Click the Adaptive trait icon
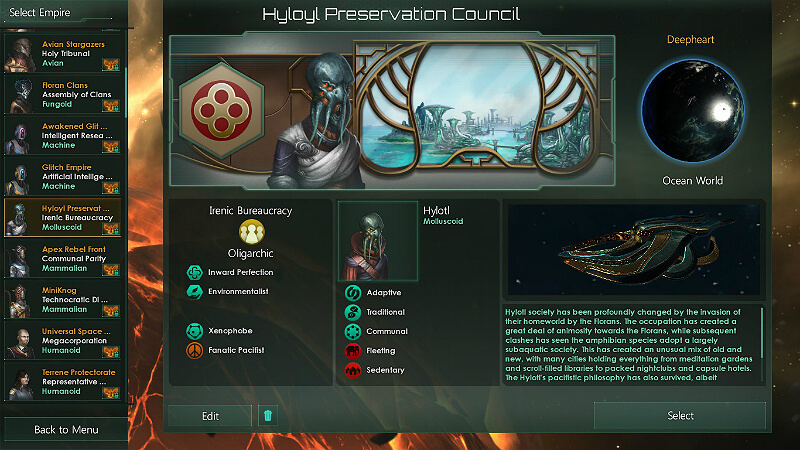 point(353,293)
